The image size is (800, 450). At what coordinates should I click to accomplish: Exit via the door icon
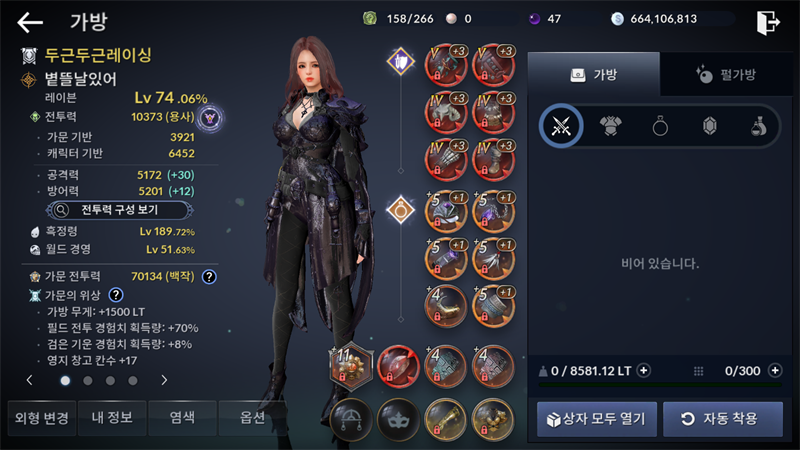click(x=768, y=22)
